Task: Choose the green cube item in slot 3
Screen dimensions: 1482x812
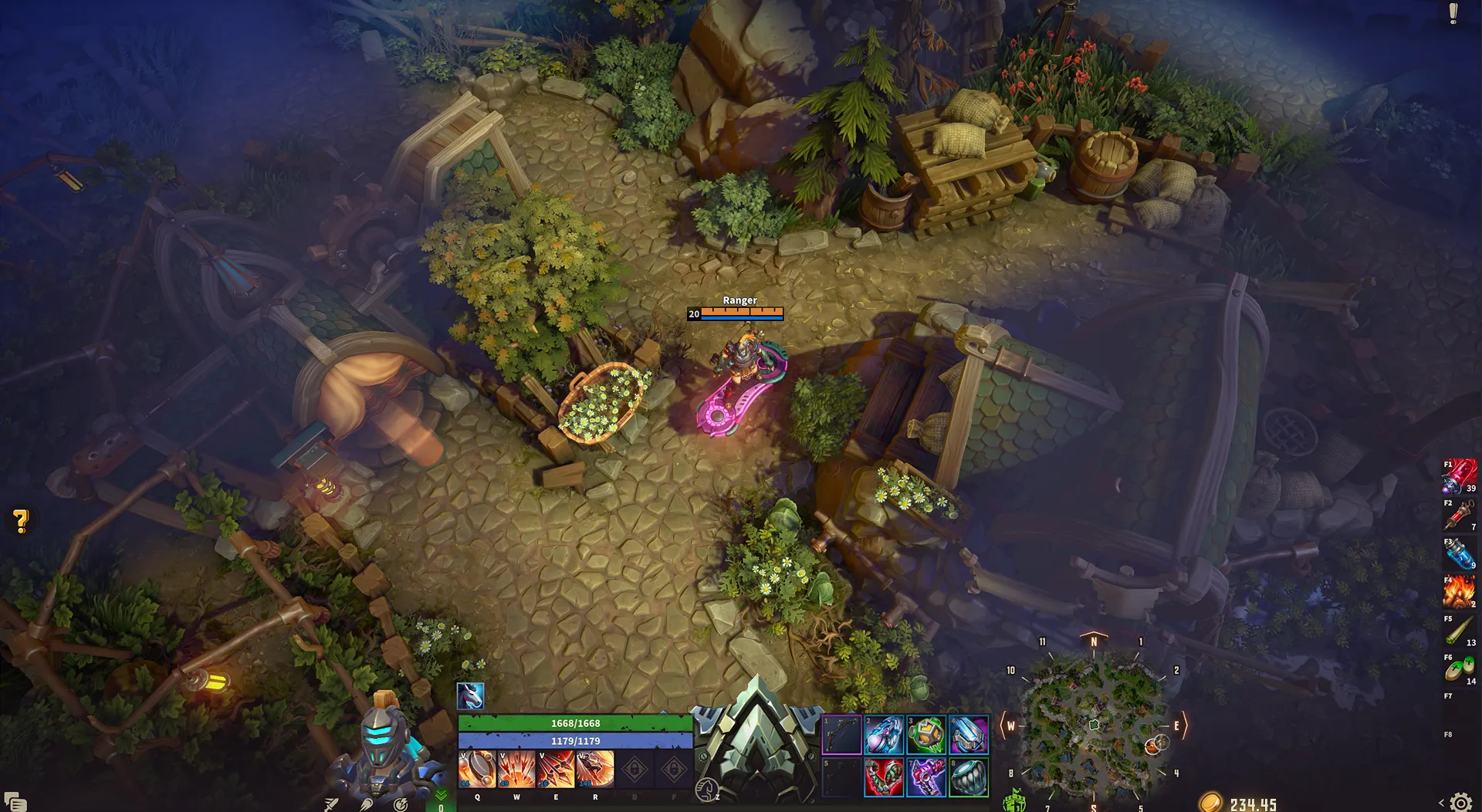Action: [926, 734]
